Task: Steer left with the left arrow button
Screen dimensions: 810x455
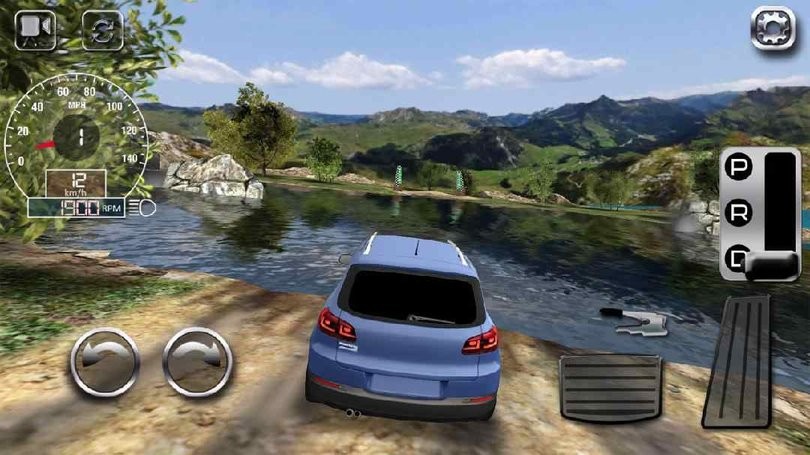Action: pyautogui.click(x=104, y=362)
